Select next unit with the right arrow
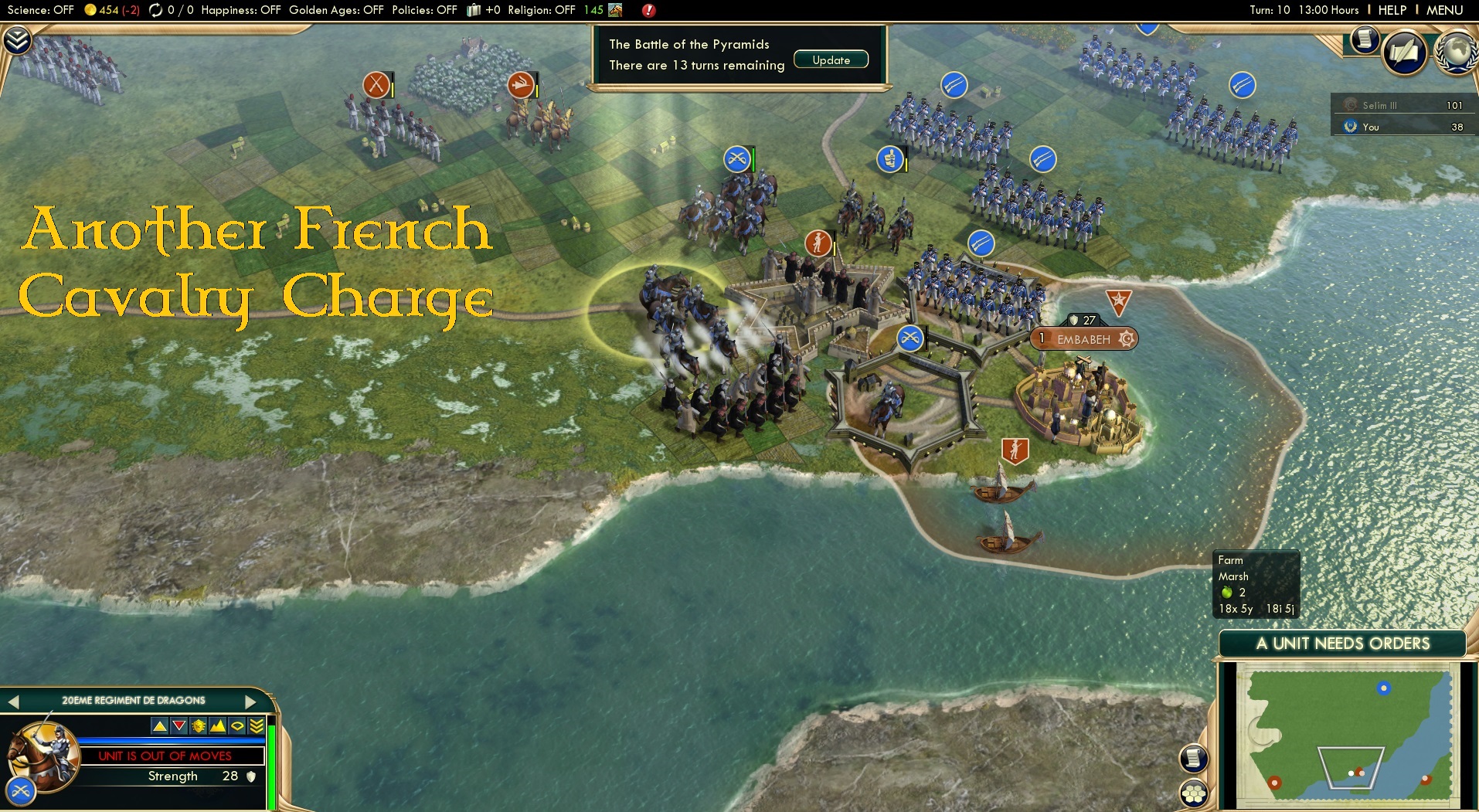Viewport: 1479px width, 812px height. pyautogui.click(x=249, y=701)
